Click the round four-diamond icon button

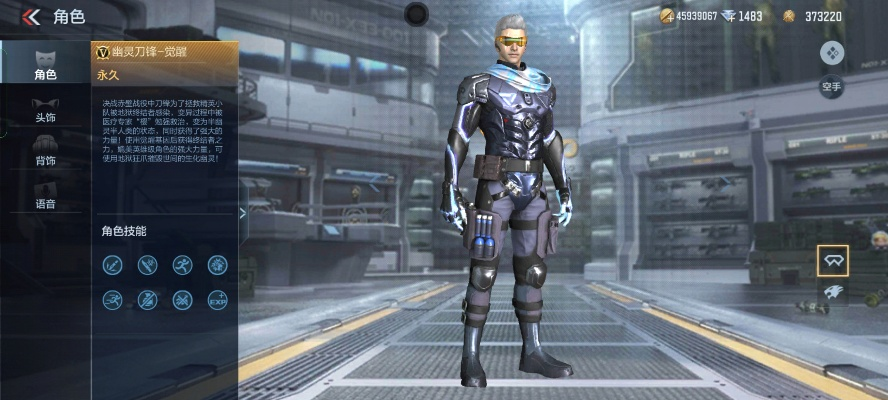tap(832, 53)
